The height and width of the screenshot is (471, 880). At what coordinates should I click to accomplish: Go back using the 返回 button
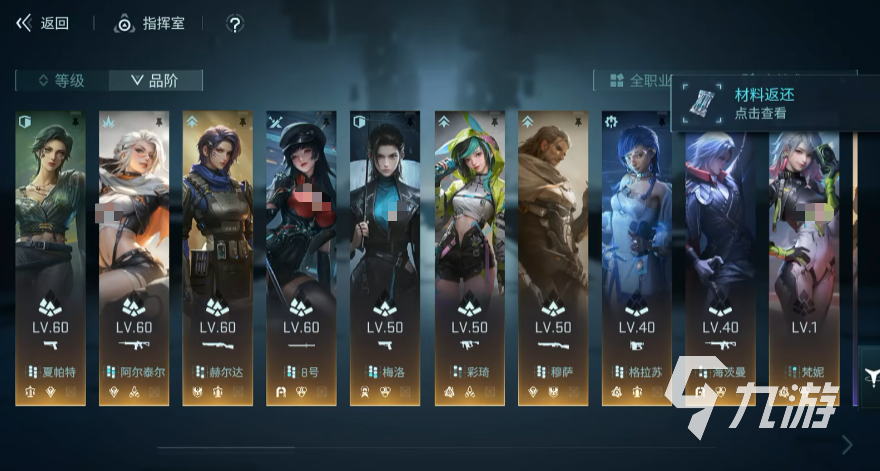click(42, 23)
